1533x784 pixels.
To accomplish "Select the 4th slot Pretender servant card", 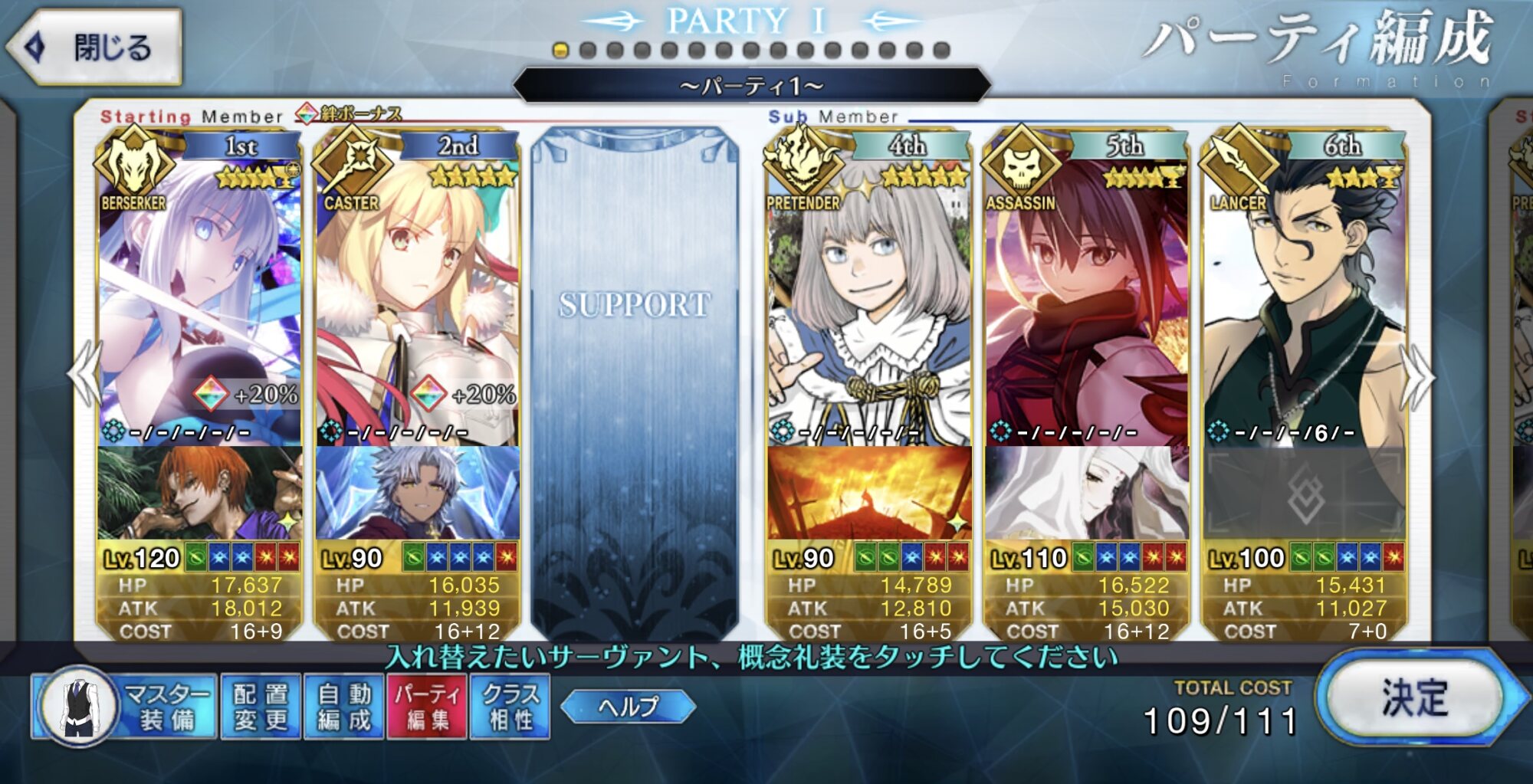I will click(869, 299).
